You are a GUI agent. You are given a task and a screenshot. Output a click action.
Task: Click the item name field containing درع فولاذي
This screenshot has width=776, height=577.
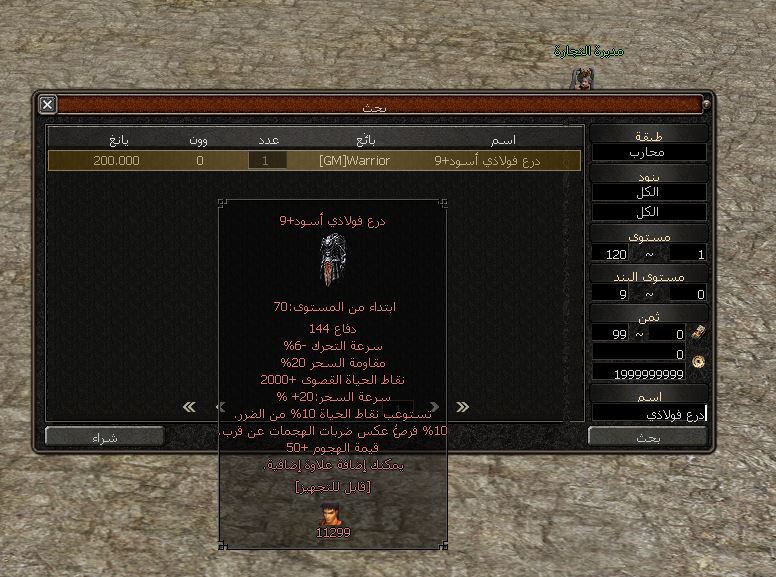click(x=649, y=413)
